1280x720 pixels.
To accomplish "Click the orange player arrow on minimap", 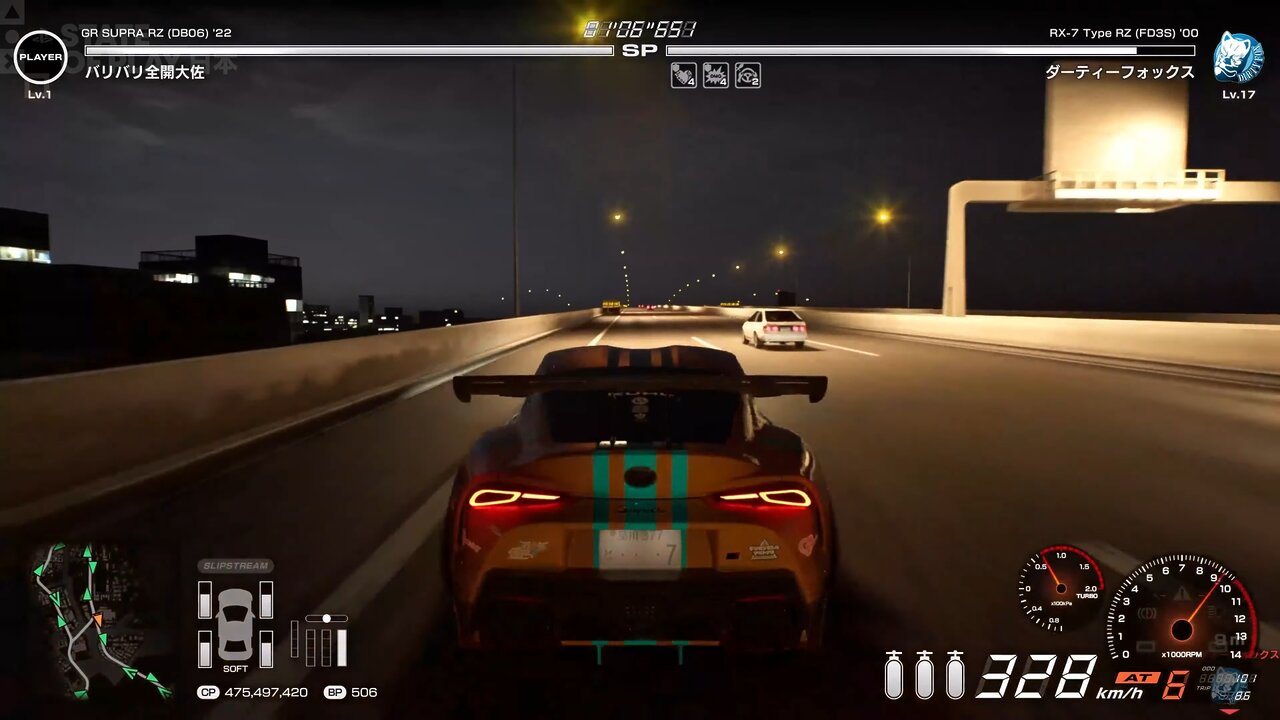I will [98, 621].
